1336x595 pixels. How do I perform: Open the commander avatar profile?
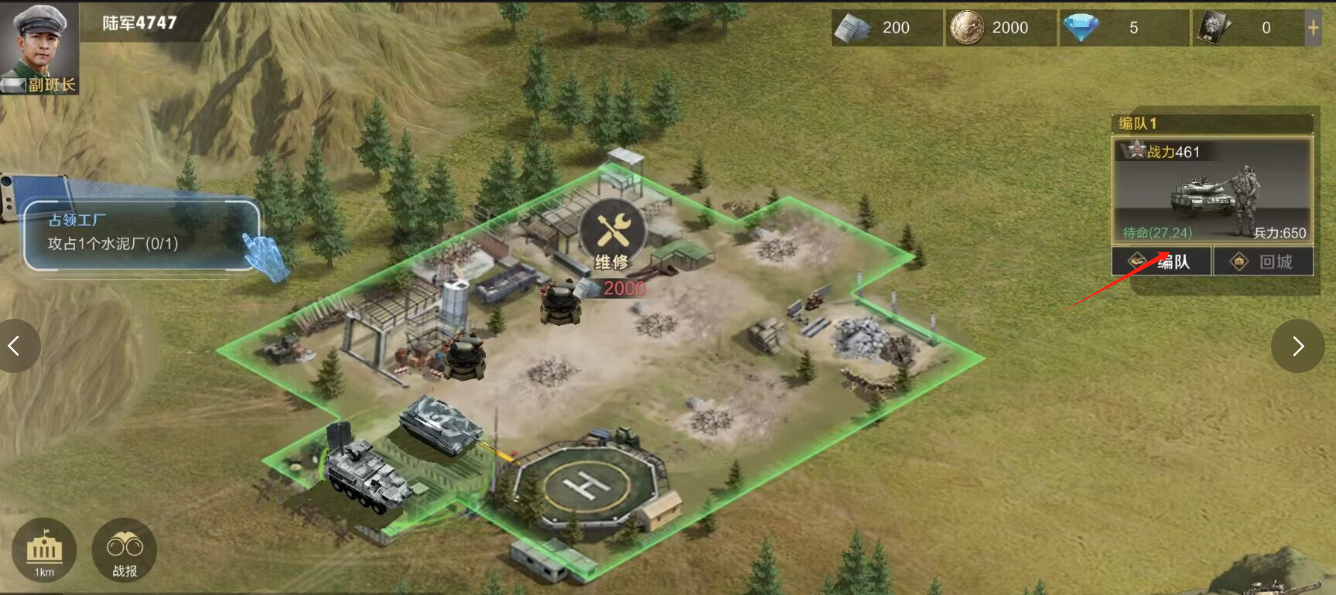pos(38,48)
